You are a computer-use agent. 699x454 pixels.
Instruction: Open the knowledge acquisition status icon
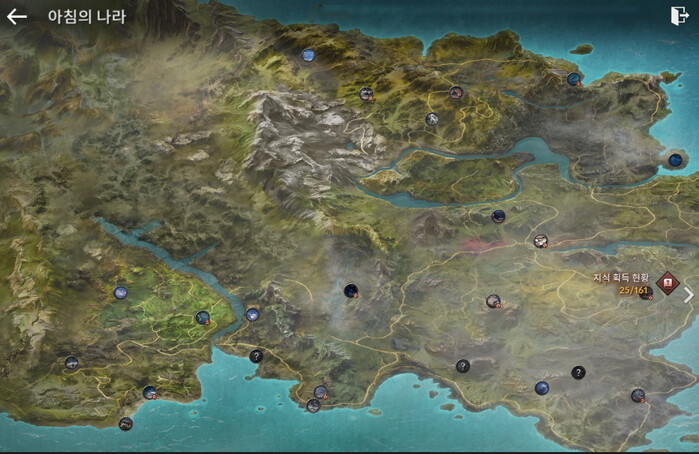[666, 282]
